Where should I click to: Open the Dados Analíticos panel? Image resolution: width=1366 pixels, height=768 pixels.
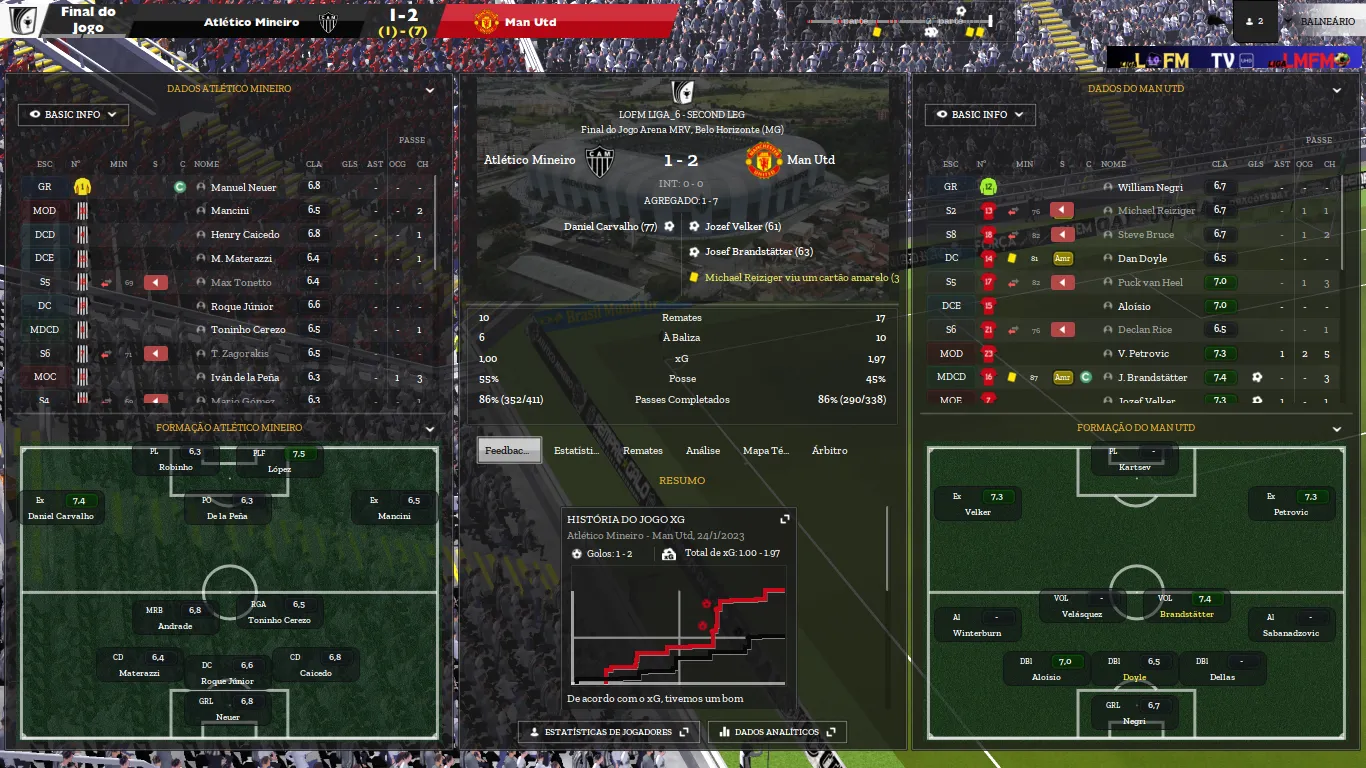777,732
